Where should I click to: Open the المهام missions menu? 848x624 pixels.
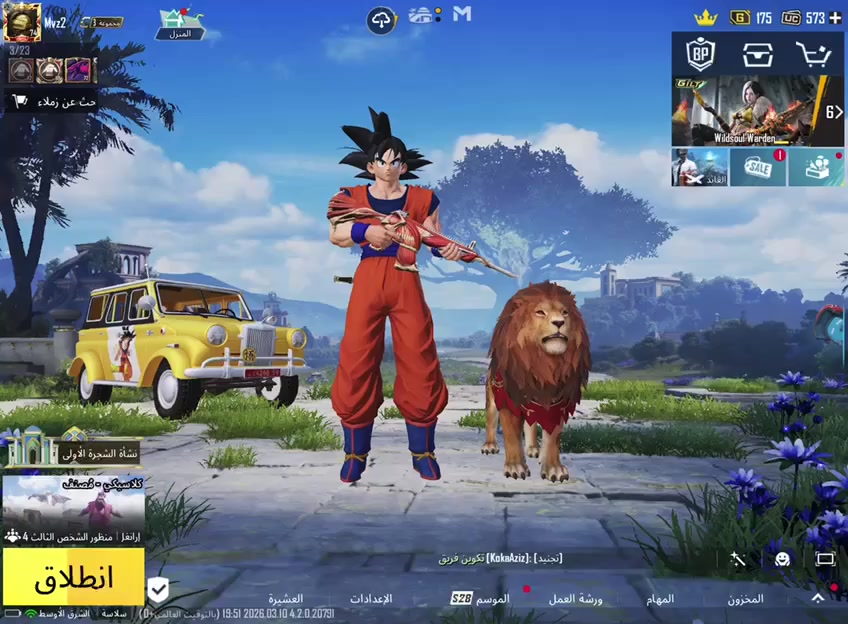tap(660, 599)
